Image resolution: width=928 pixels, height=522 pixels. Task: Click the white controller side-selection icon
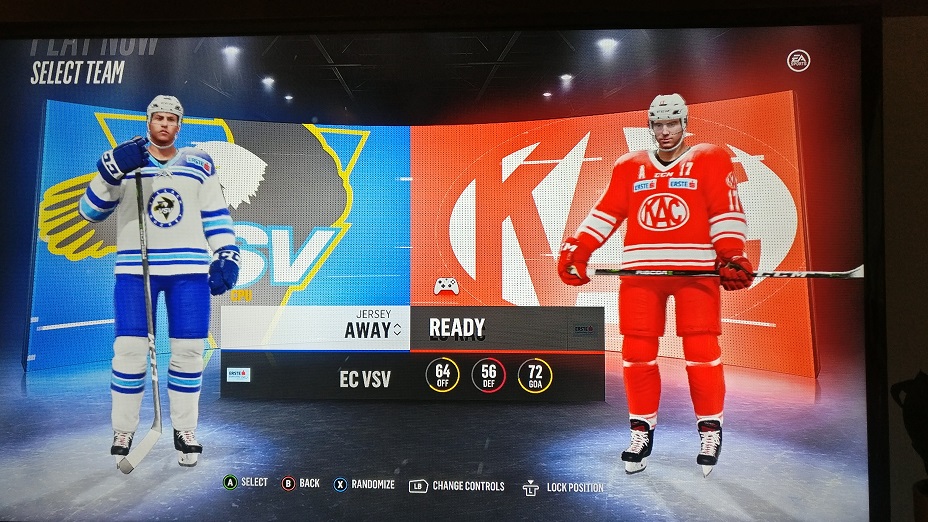[447, 286]
